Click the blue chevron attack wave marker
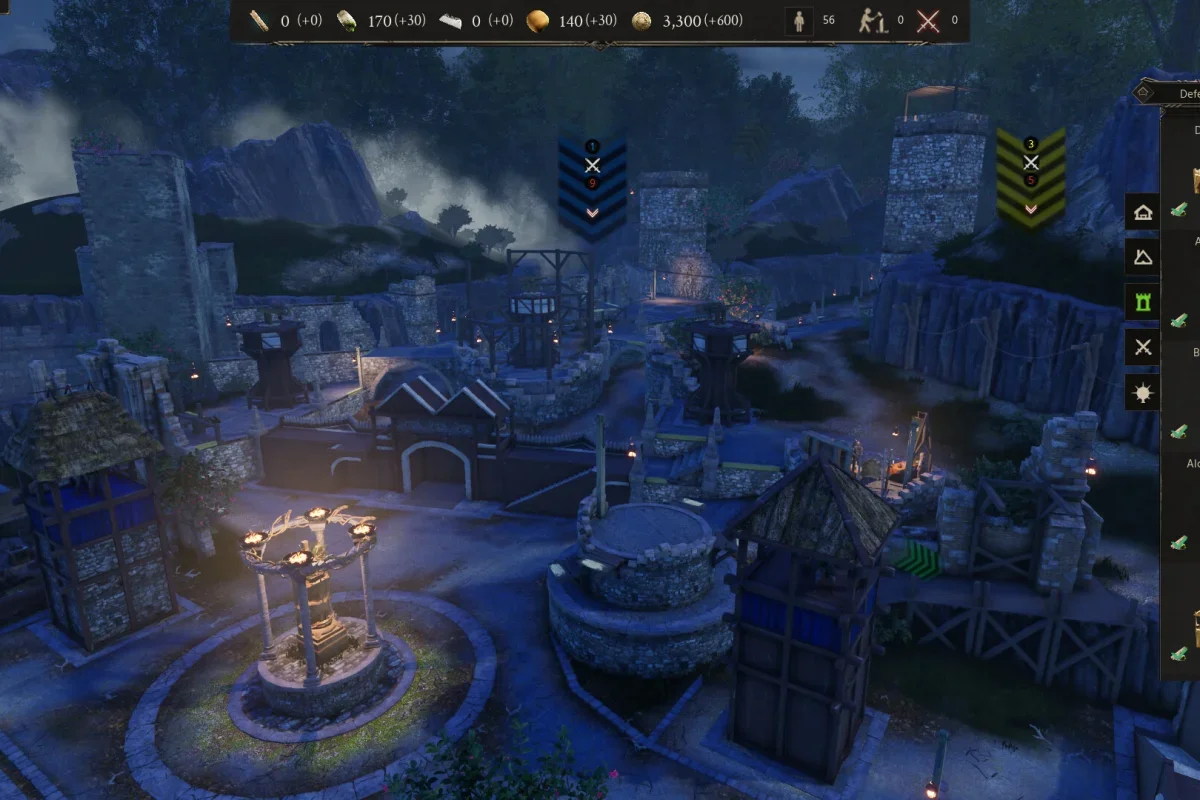Viewport: 1200px width, 800px height. 592,184
